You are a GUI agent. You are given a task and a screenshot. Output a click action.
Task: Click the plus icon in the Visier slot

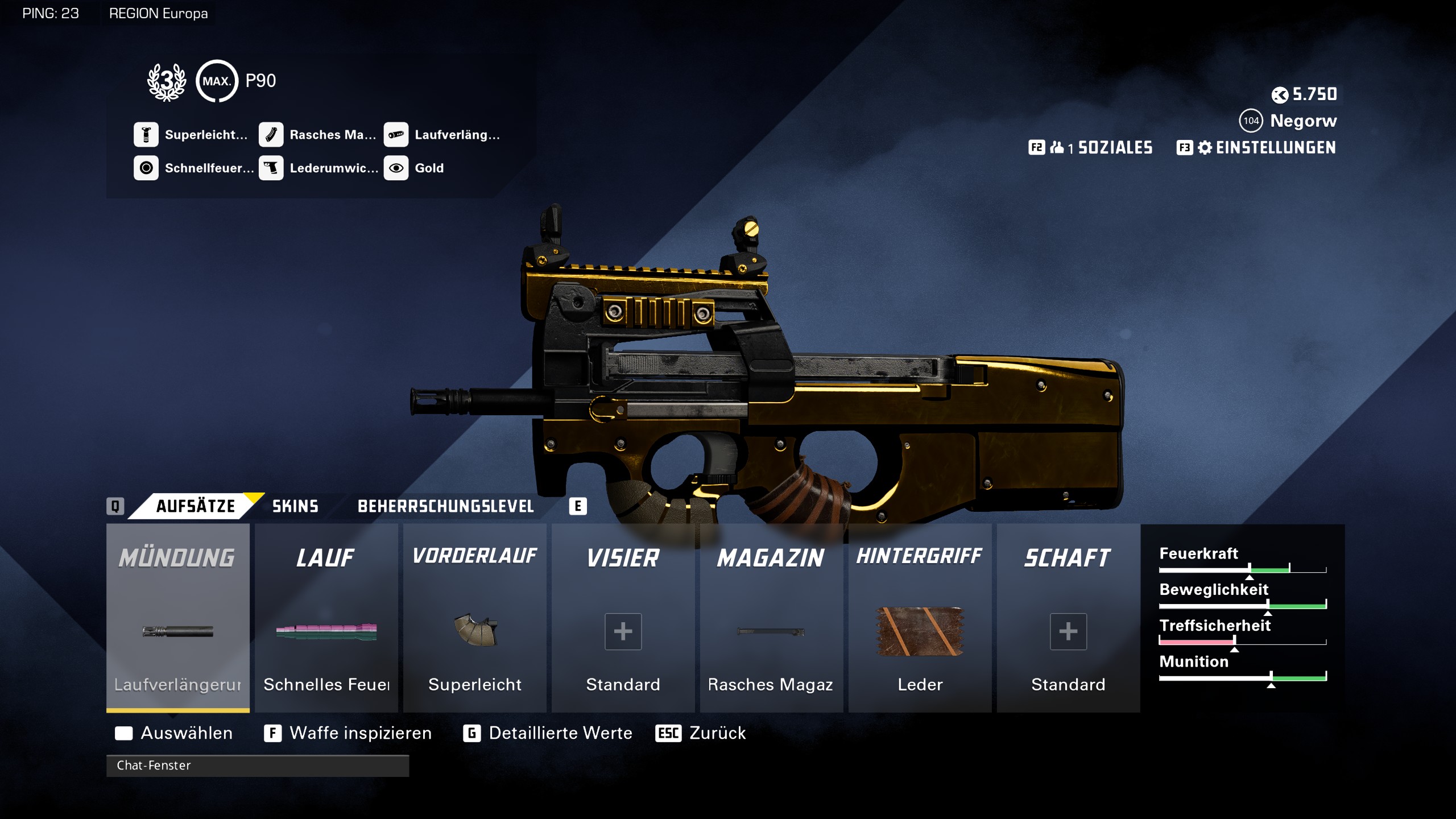point(623,631)
